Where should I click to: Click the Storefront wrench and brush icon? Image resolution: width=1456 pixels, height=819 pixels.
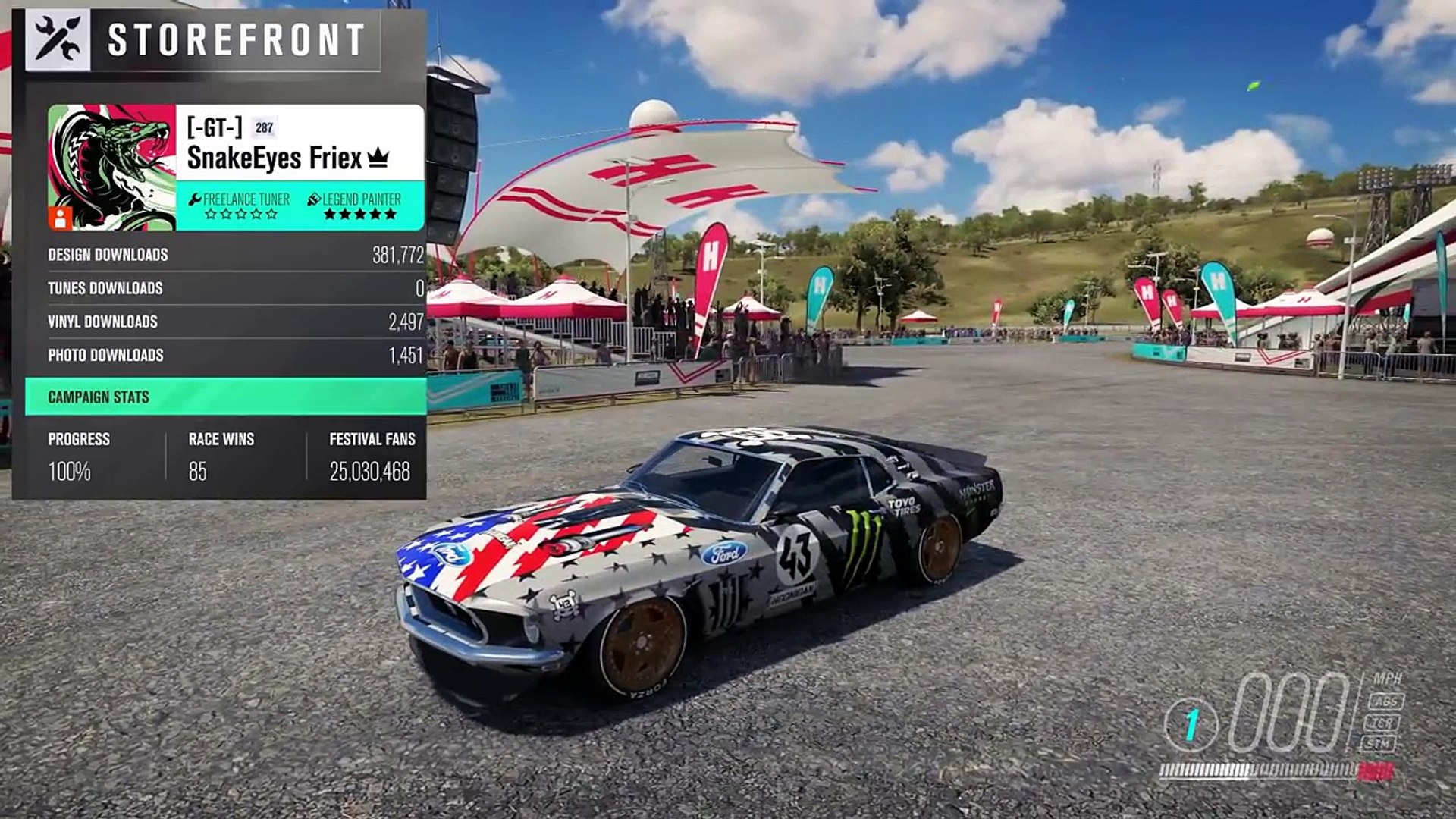coord(58,40)
